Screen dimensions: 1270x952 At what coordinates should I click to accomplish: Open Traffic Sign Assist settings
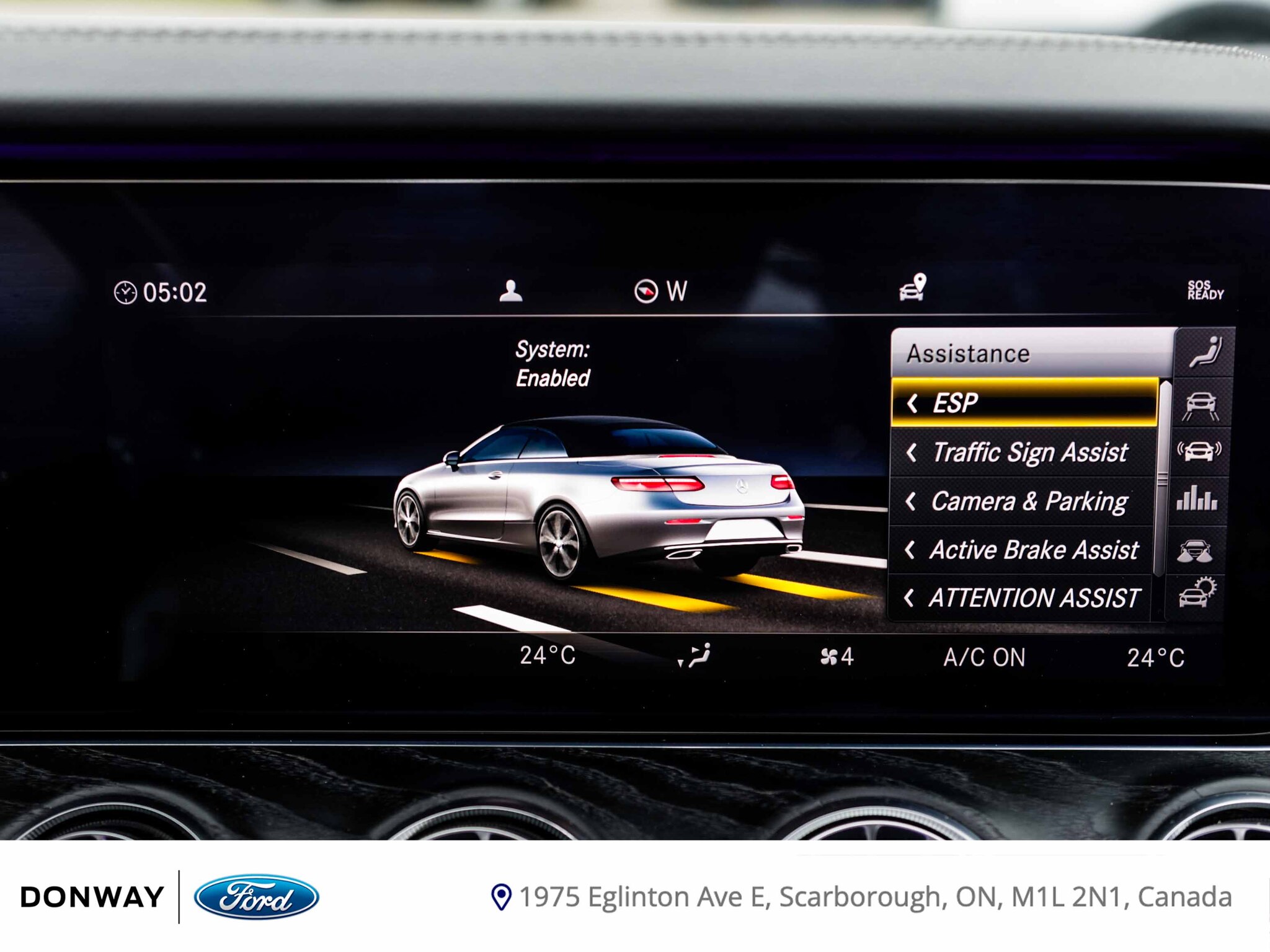(x=1023, y=452)
